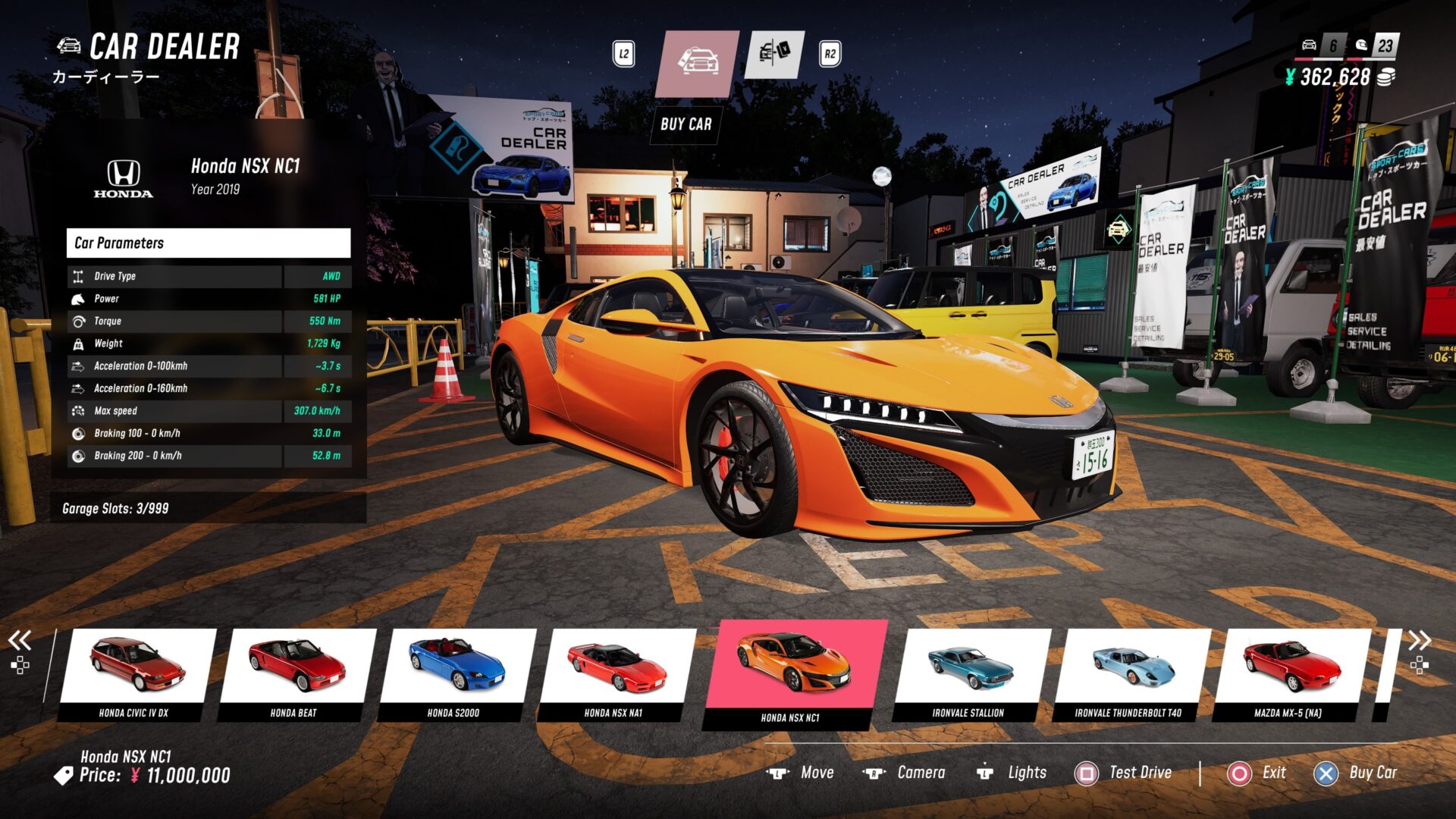Viewport: 1456px width, 819px height.
Task: Switch to the sell car tab icon
Action: click(x=773, y=54)
